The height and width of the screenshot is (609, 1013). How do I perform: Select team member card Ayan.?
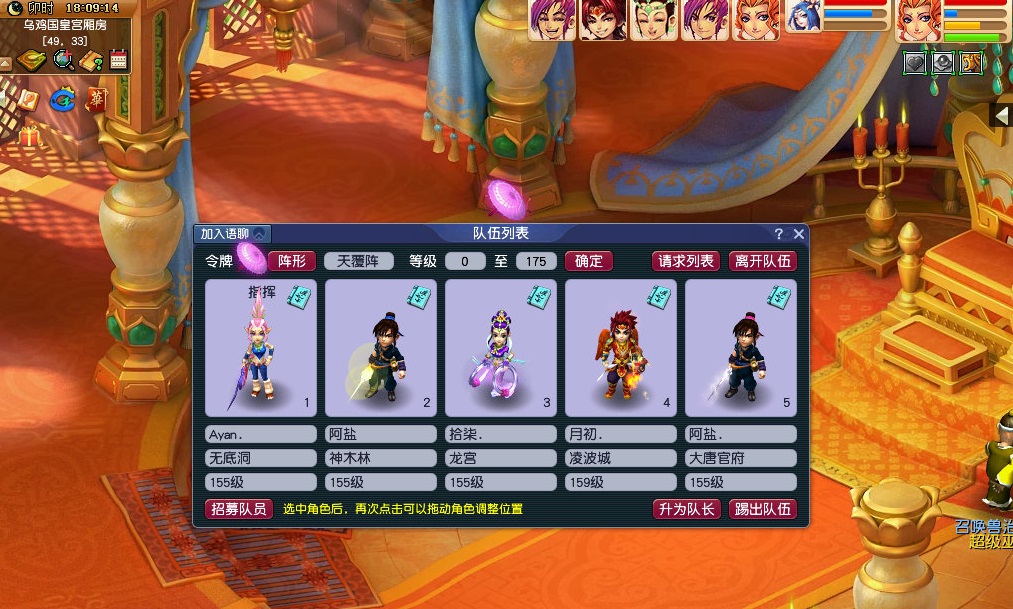coord(261,348)
